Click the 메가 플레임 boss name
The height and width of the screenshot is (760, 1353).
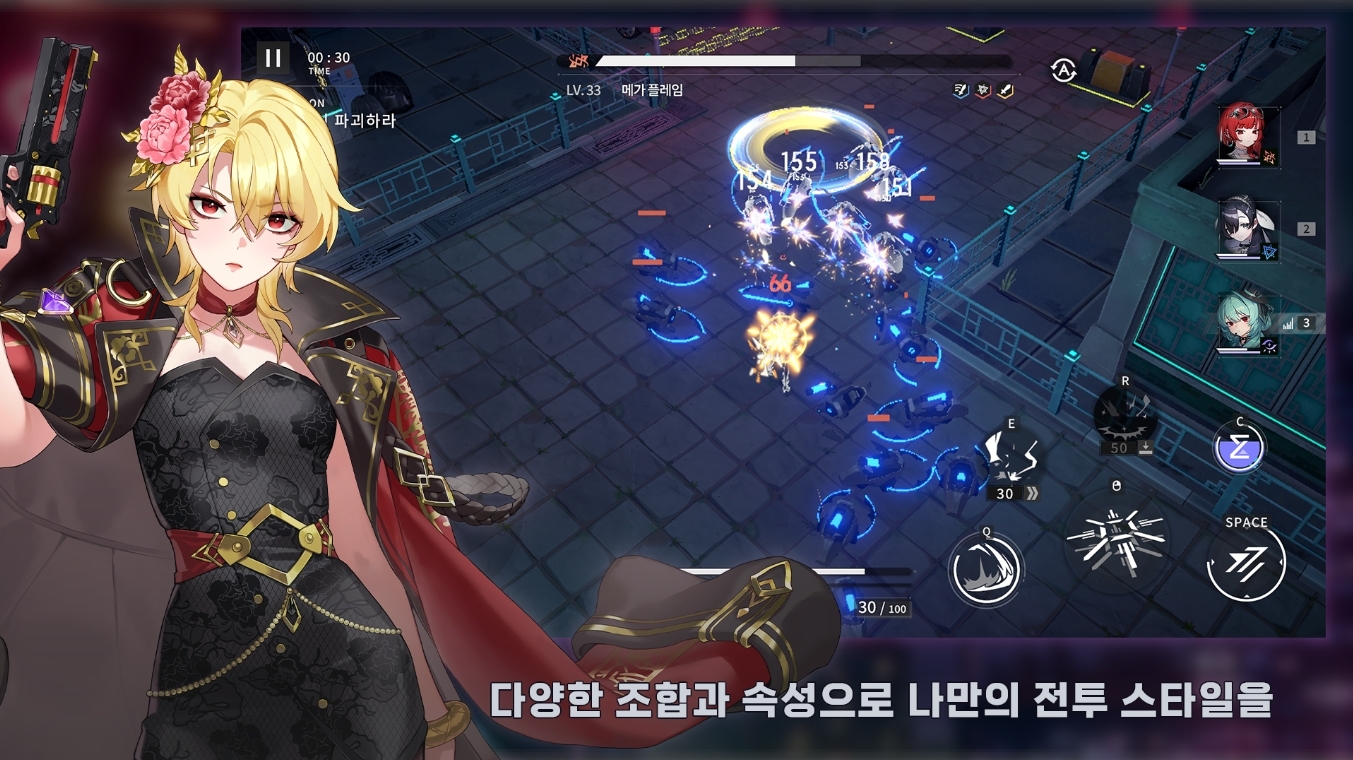(652, 90)
